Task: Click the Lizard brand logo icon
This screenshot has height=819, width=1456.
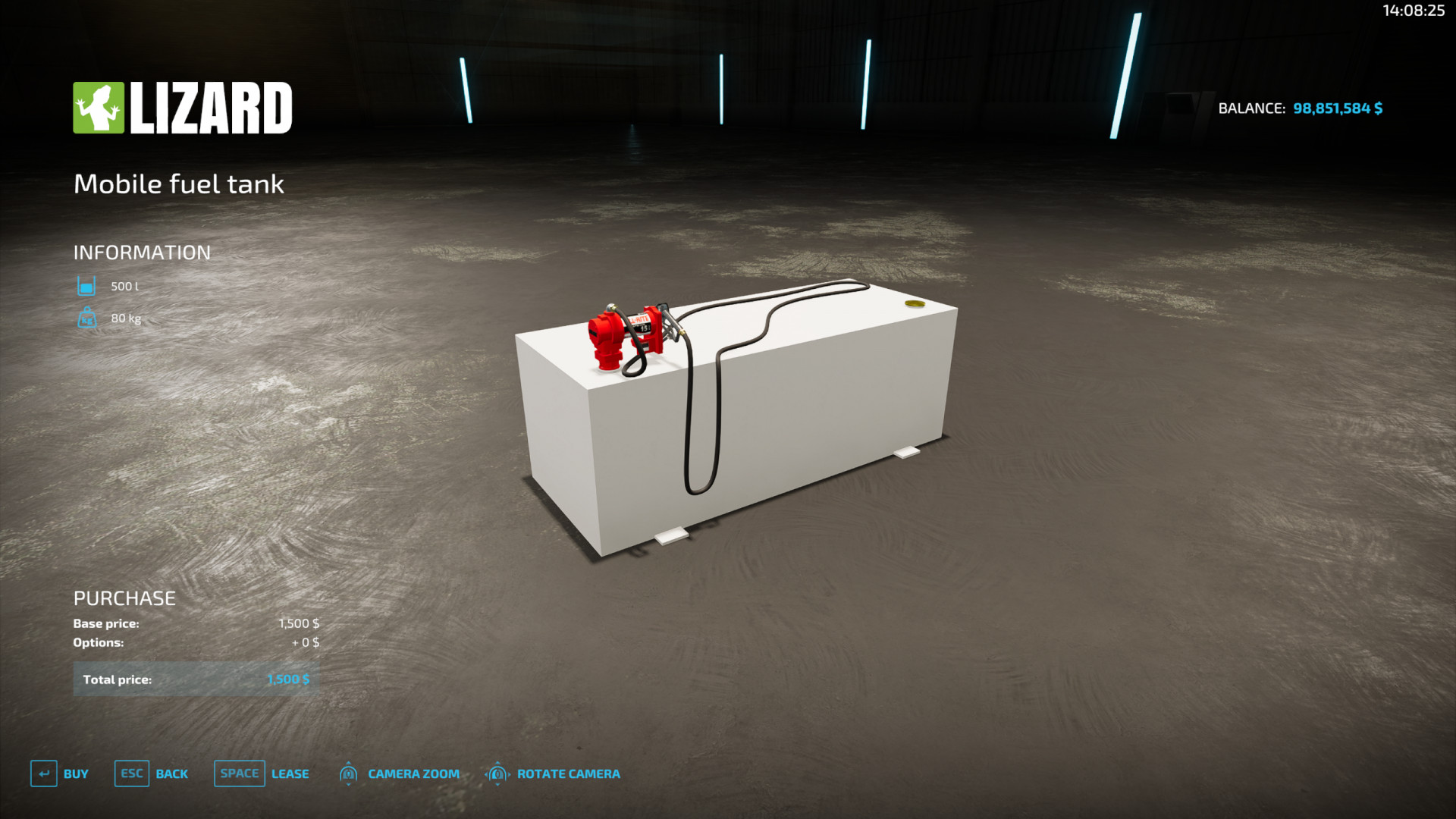Action: coord(99,106)
